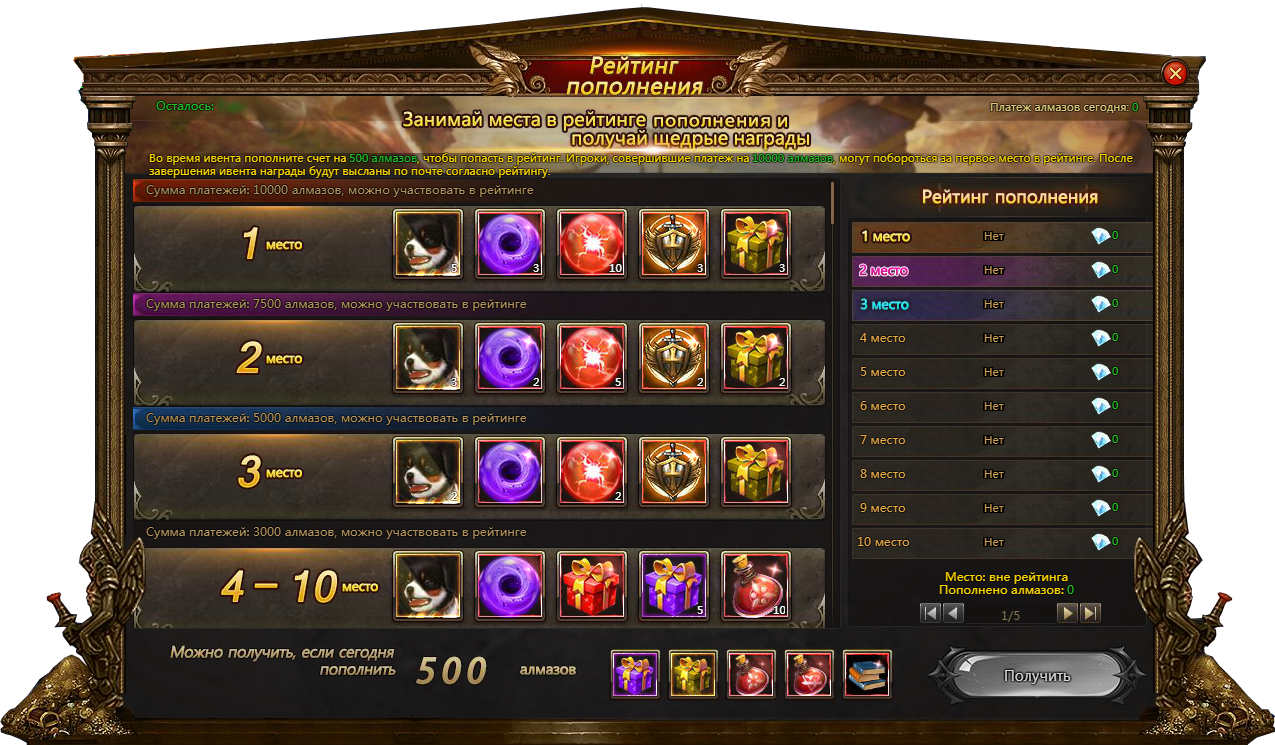Inspect the book stack daily reward icon
This screenshot has height=745, width=1275.
(867, 674)
